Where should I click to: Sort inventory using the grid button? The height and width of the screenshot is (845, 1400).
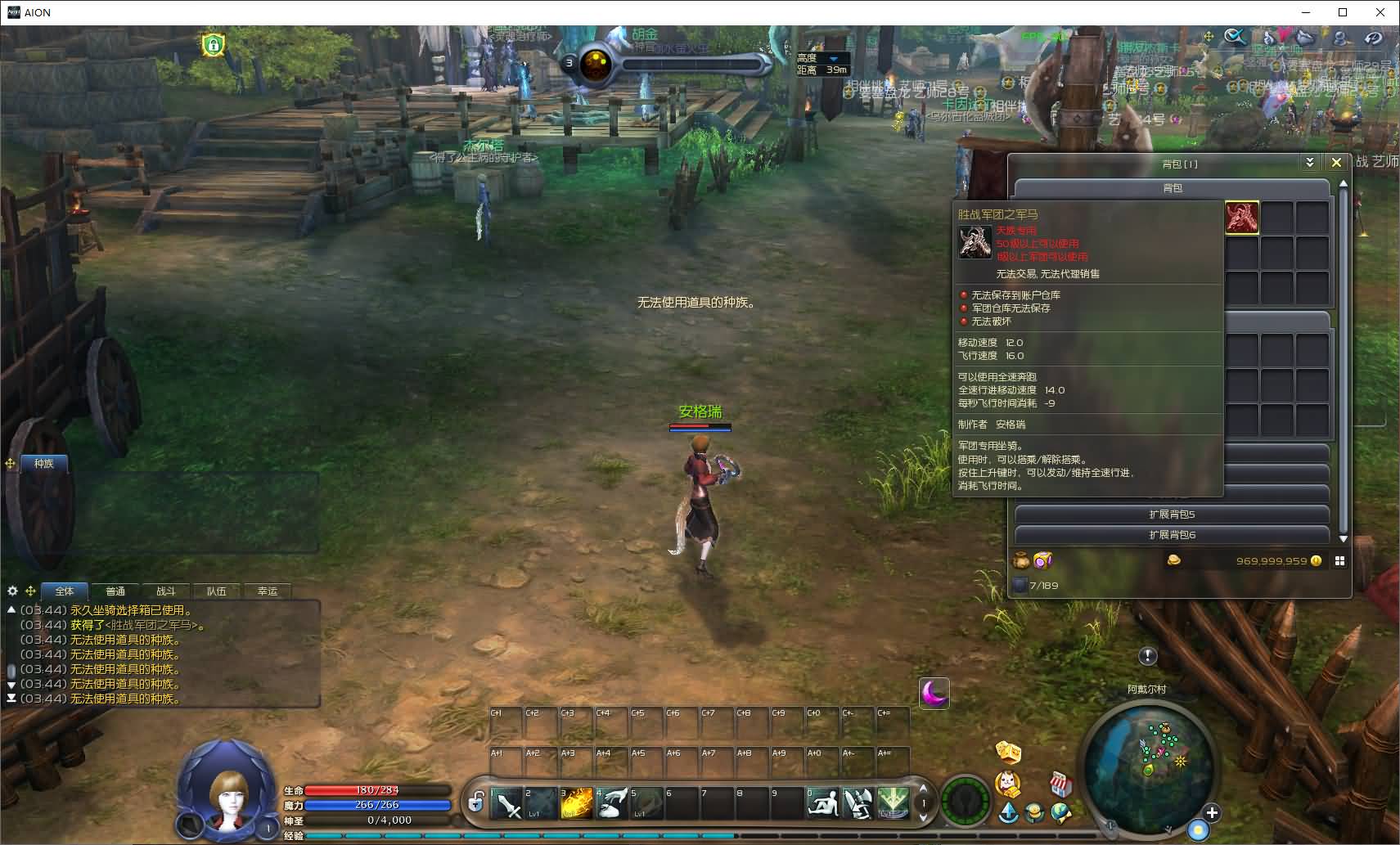1339,561
